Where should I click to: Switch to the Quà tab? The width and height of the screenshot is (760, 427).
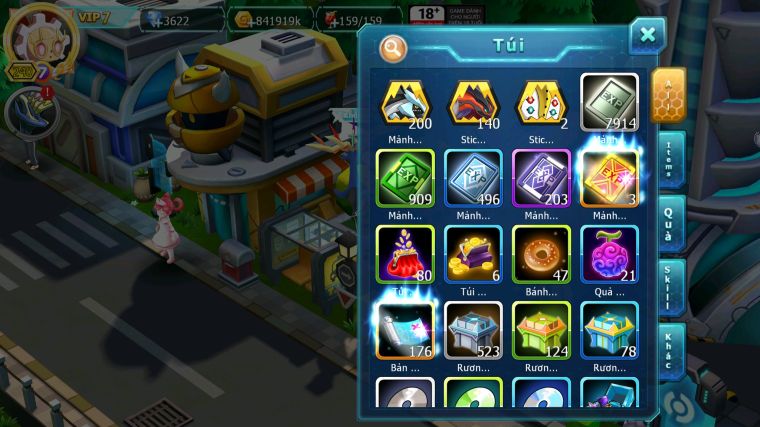pos(669,223)
